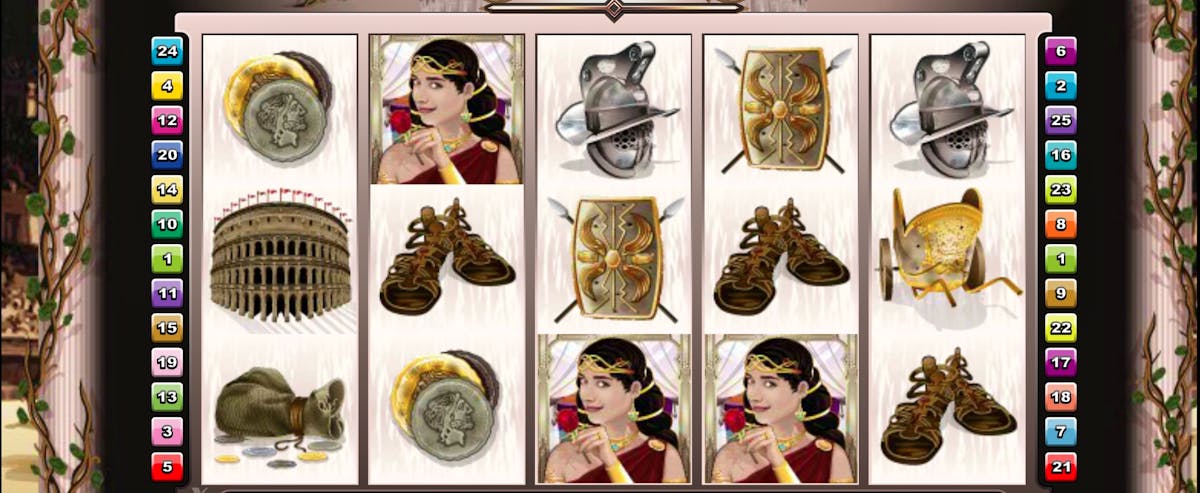Click the payline 16 marker
This screenshot has height=493, width=1200.
point(1060,154)
